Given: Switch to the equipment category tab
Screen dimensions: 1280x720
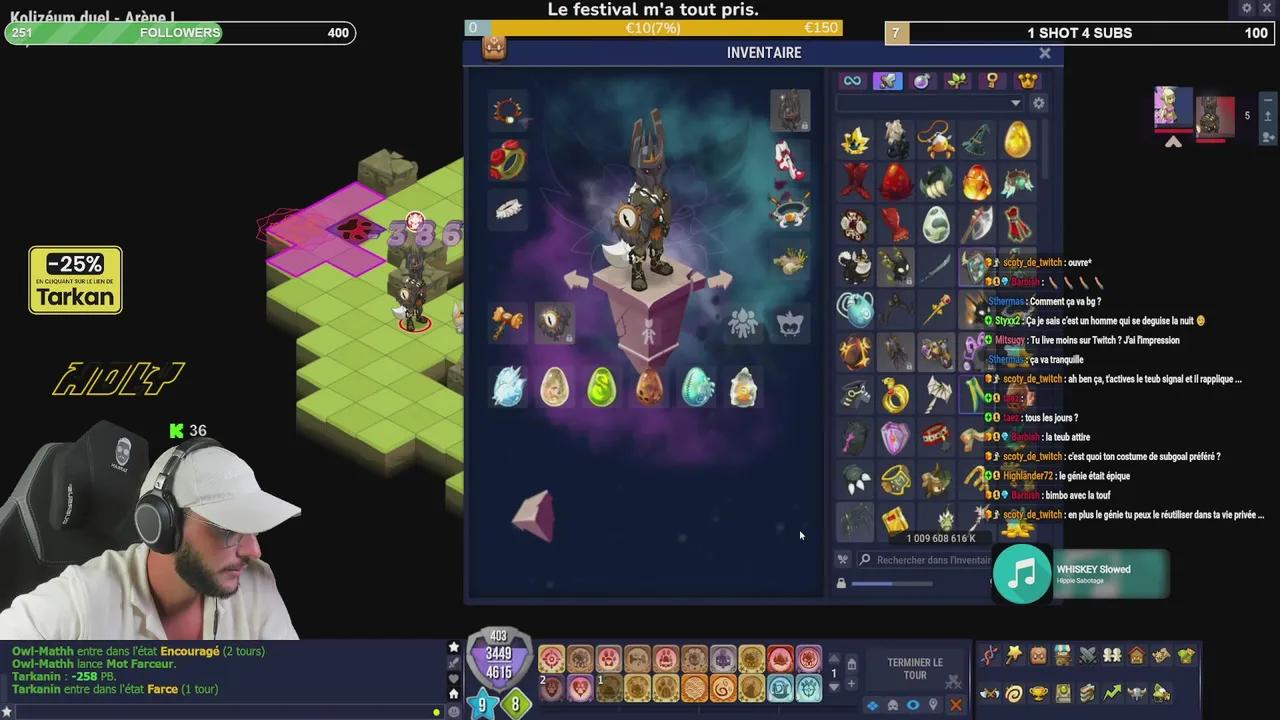Looking at the screenshot, I should tap(887, 81).
